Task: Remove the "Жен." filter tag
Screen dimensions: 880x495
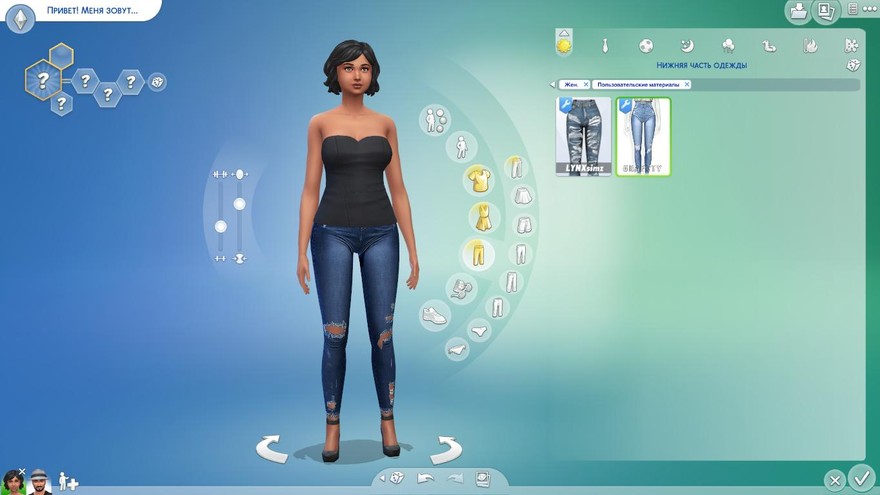Action: click(x=586, y=85)
